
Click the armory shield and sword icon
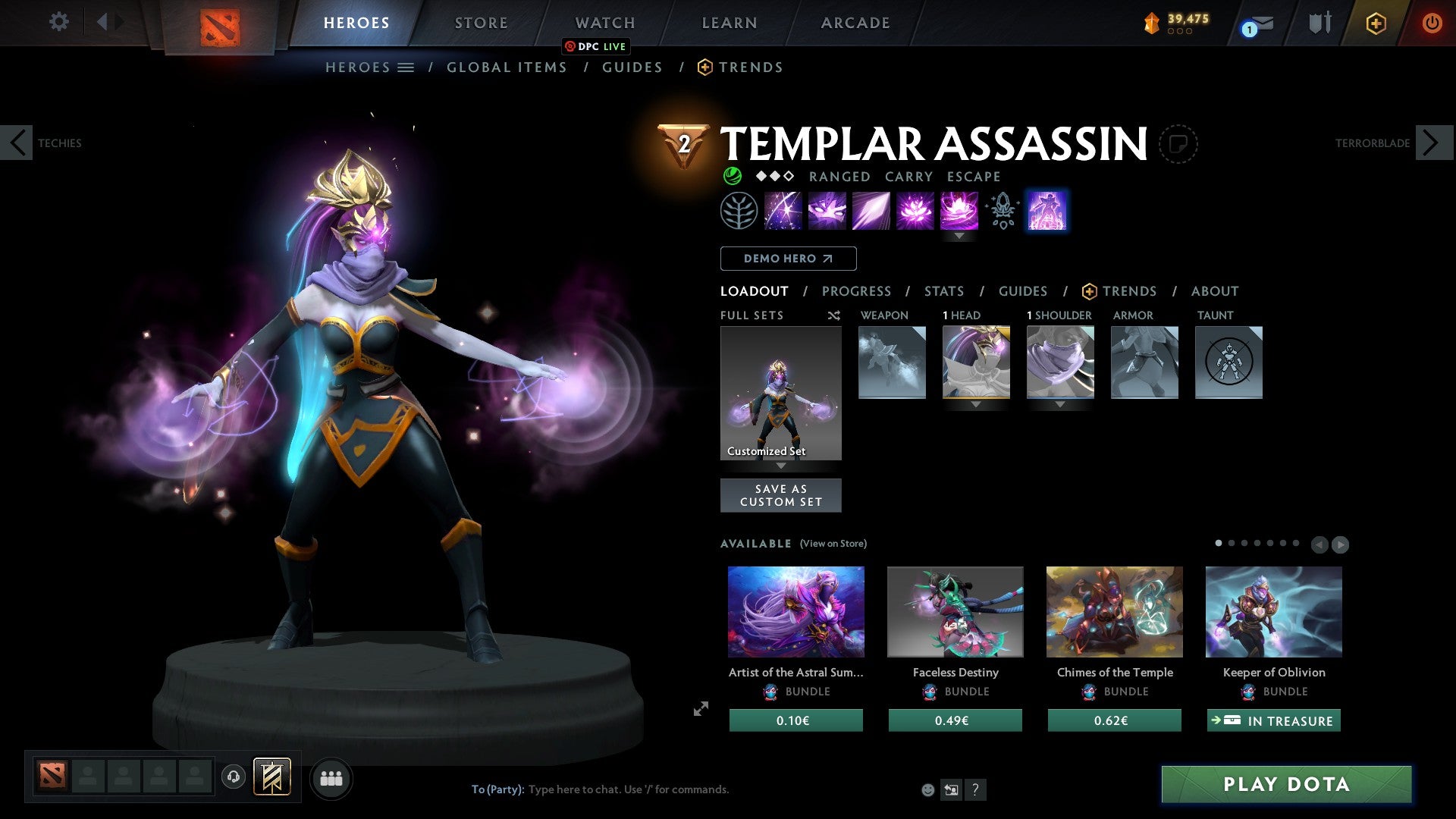1318,23
